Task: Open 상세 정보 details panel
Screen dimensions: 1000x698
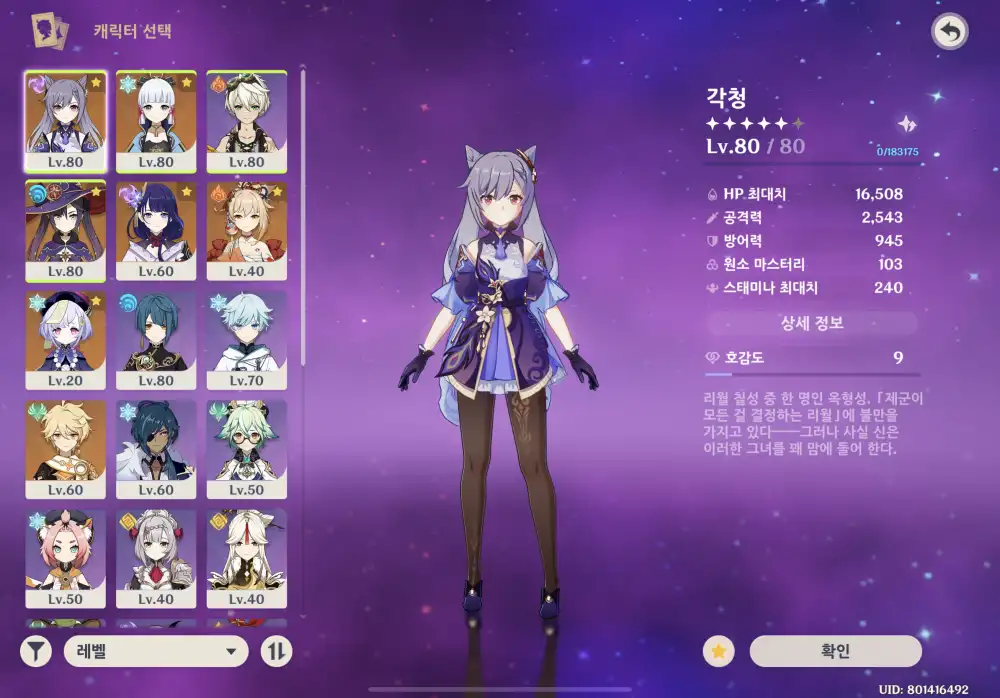Action: (811, 323)
